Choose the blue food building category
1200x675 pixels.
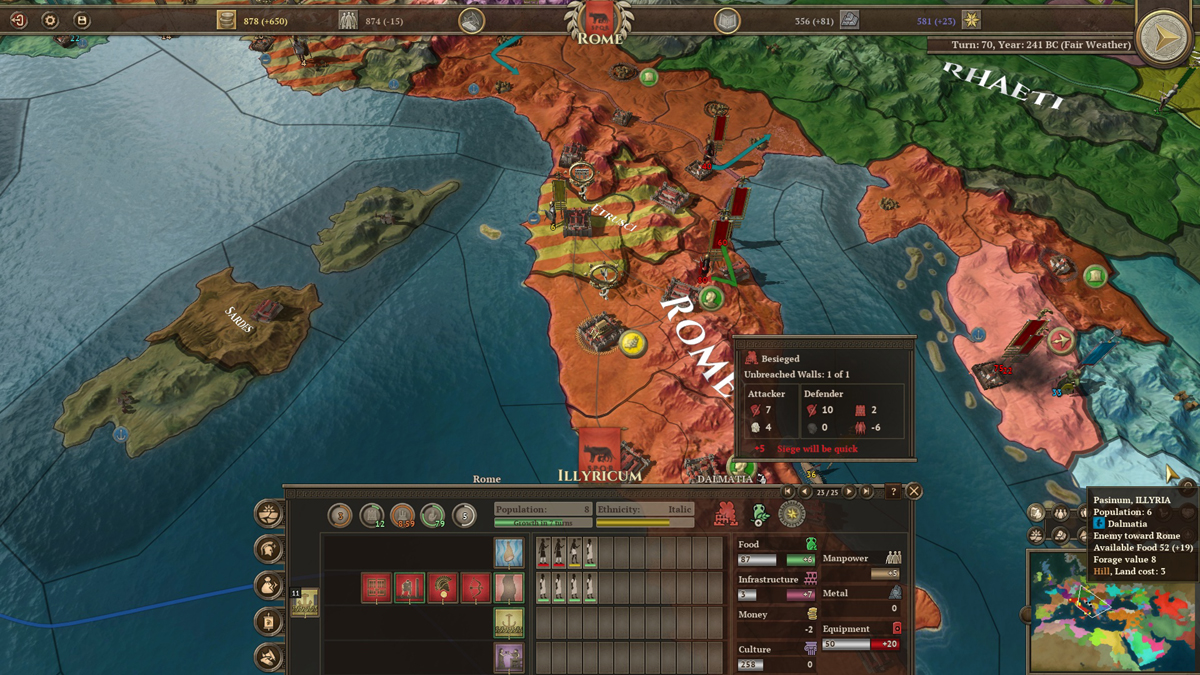click(508, 552)
